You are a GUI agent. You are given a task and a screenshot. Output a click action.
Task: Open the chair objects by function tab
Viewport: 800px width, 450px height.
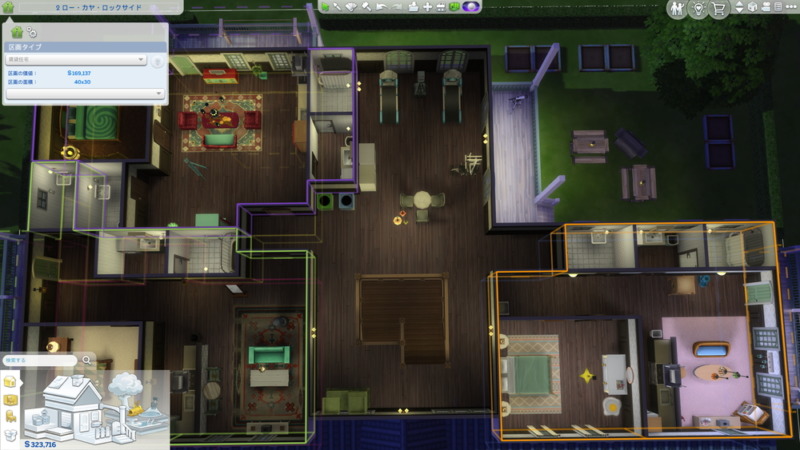[x=11, y=417]
